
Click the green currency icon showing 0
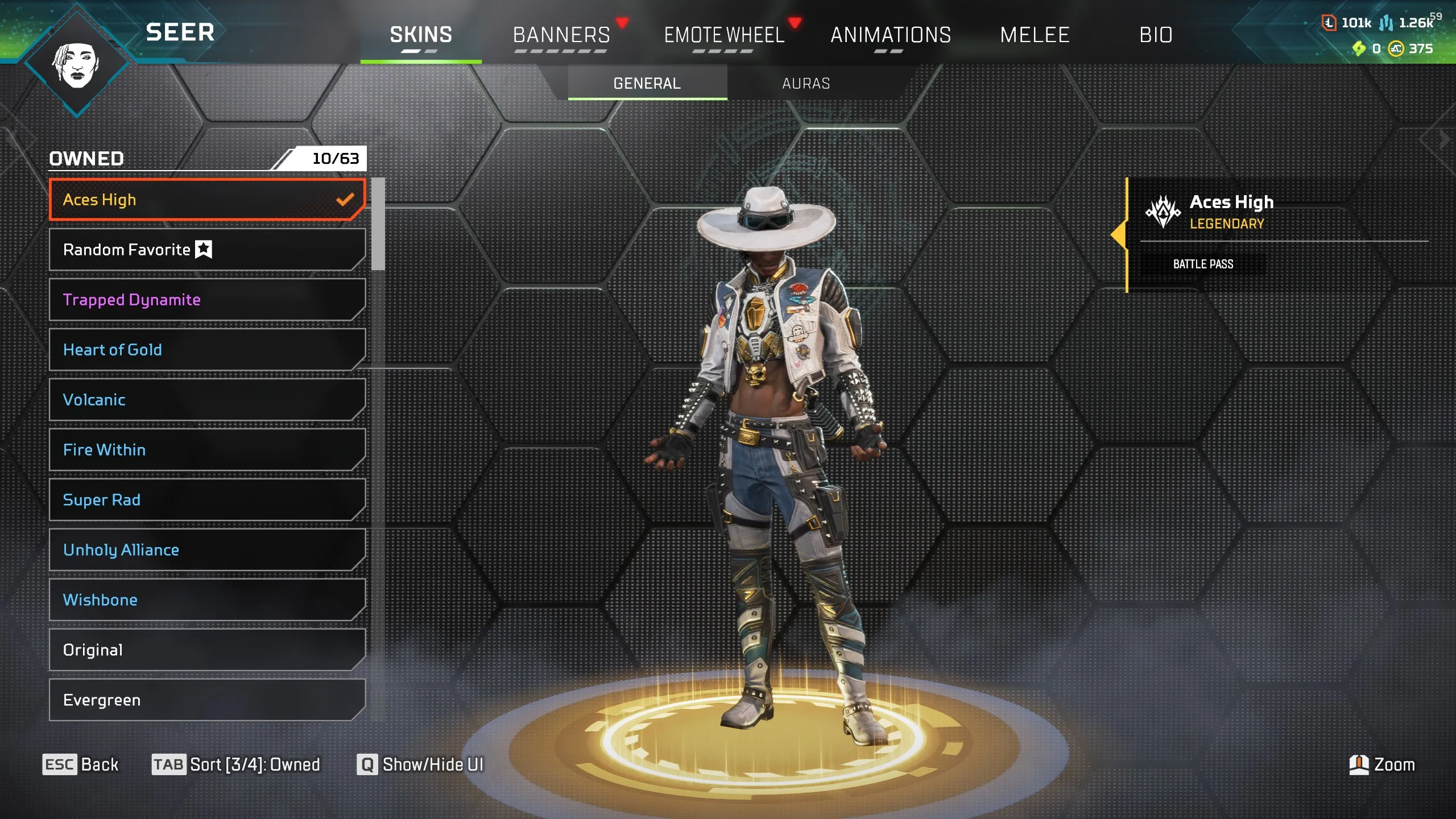tap(1359, 49)
